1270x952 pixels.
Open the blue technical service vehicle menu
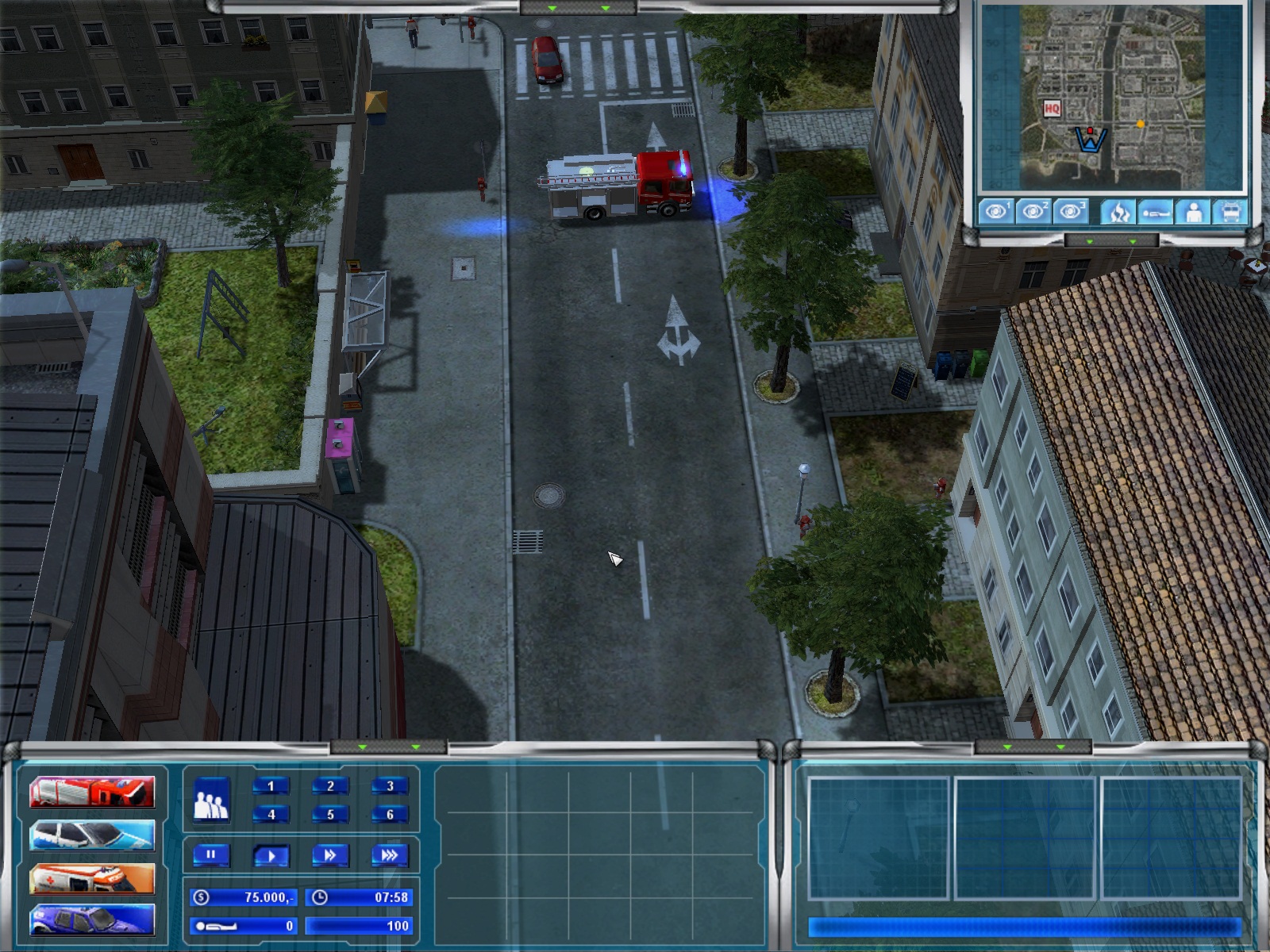click(x=92, y=920)
